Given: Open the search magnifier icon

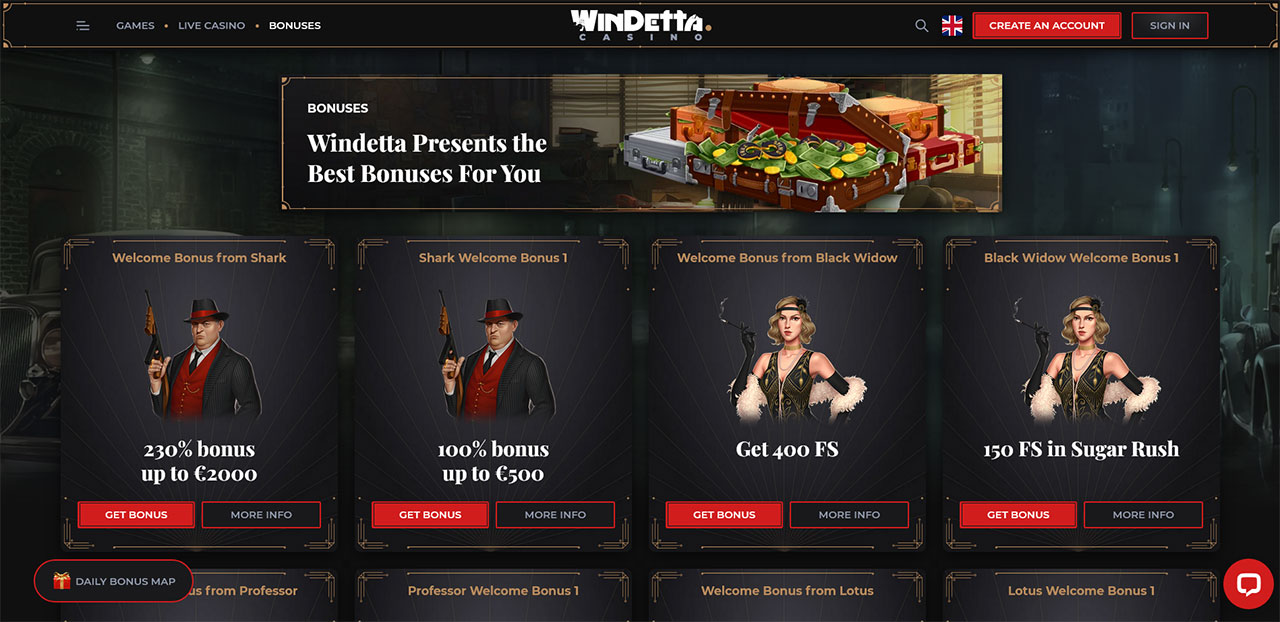Looking at the screenshot, I should (x=922, y=26).
